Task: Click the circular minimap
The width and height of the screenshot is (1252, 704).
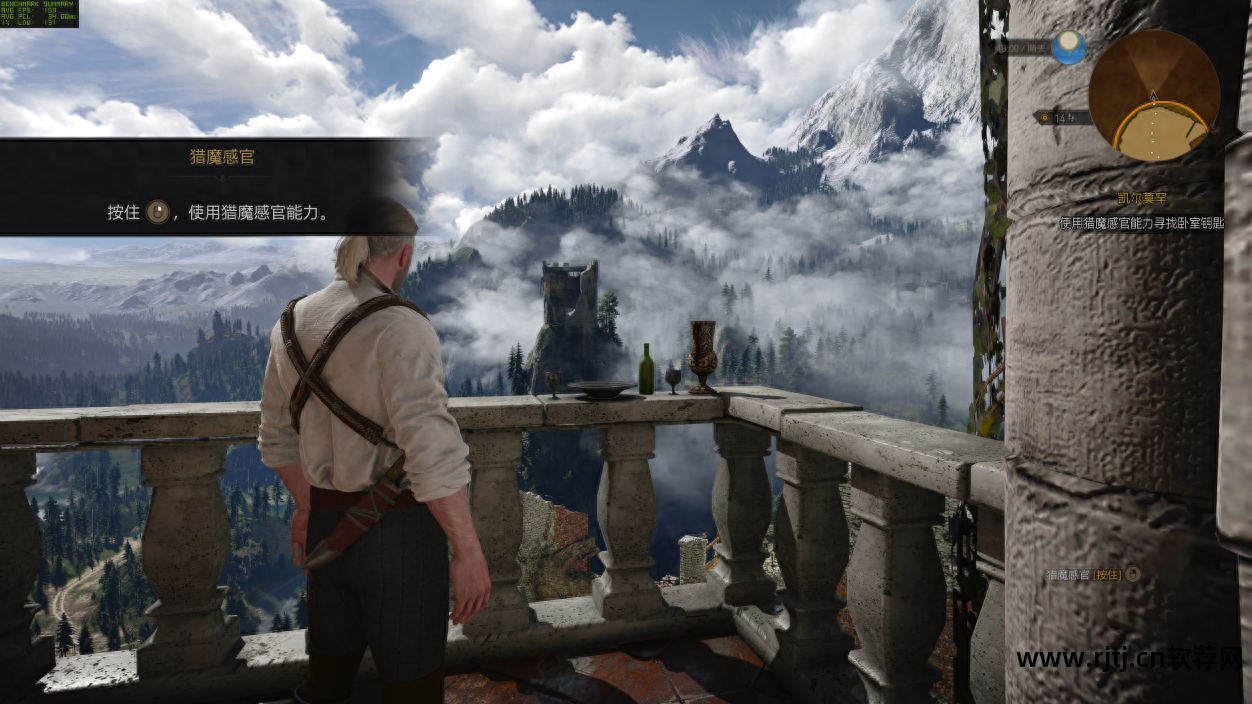Action: [1153, 96]
